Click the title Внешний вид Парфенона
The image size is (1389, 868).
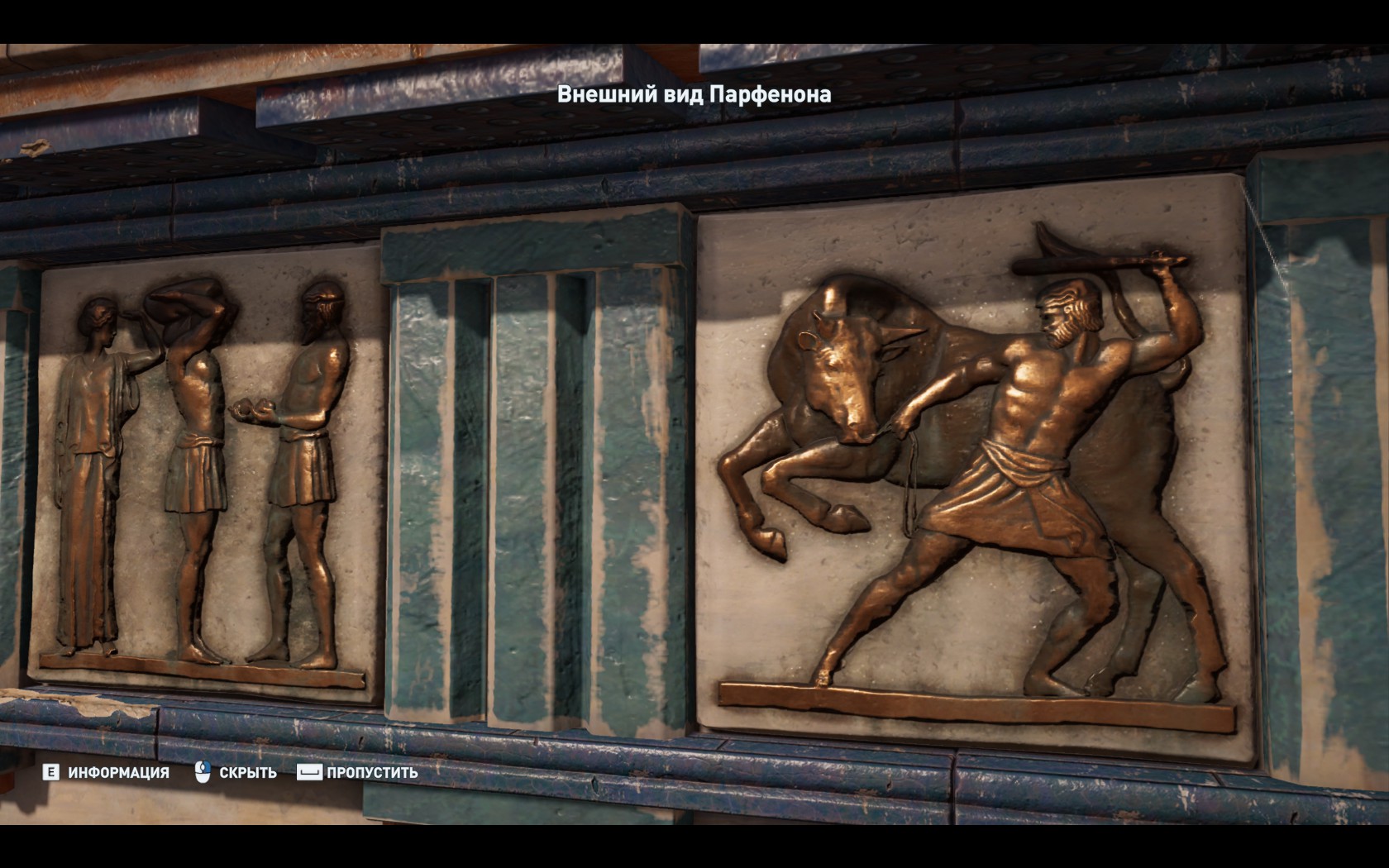pos(694,96)
